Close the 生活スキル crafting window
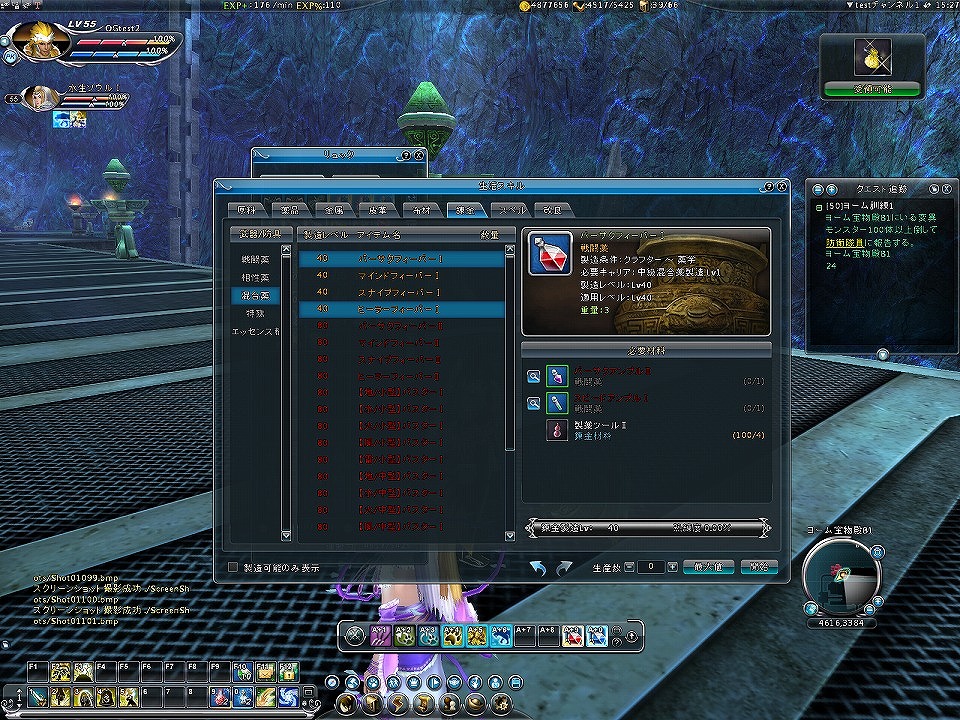This screenshot has width=960, height=720. click(782, 186)
